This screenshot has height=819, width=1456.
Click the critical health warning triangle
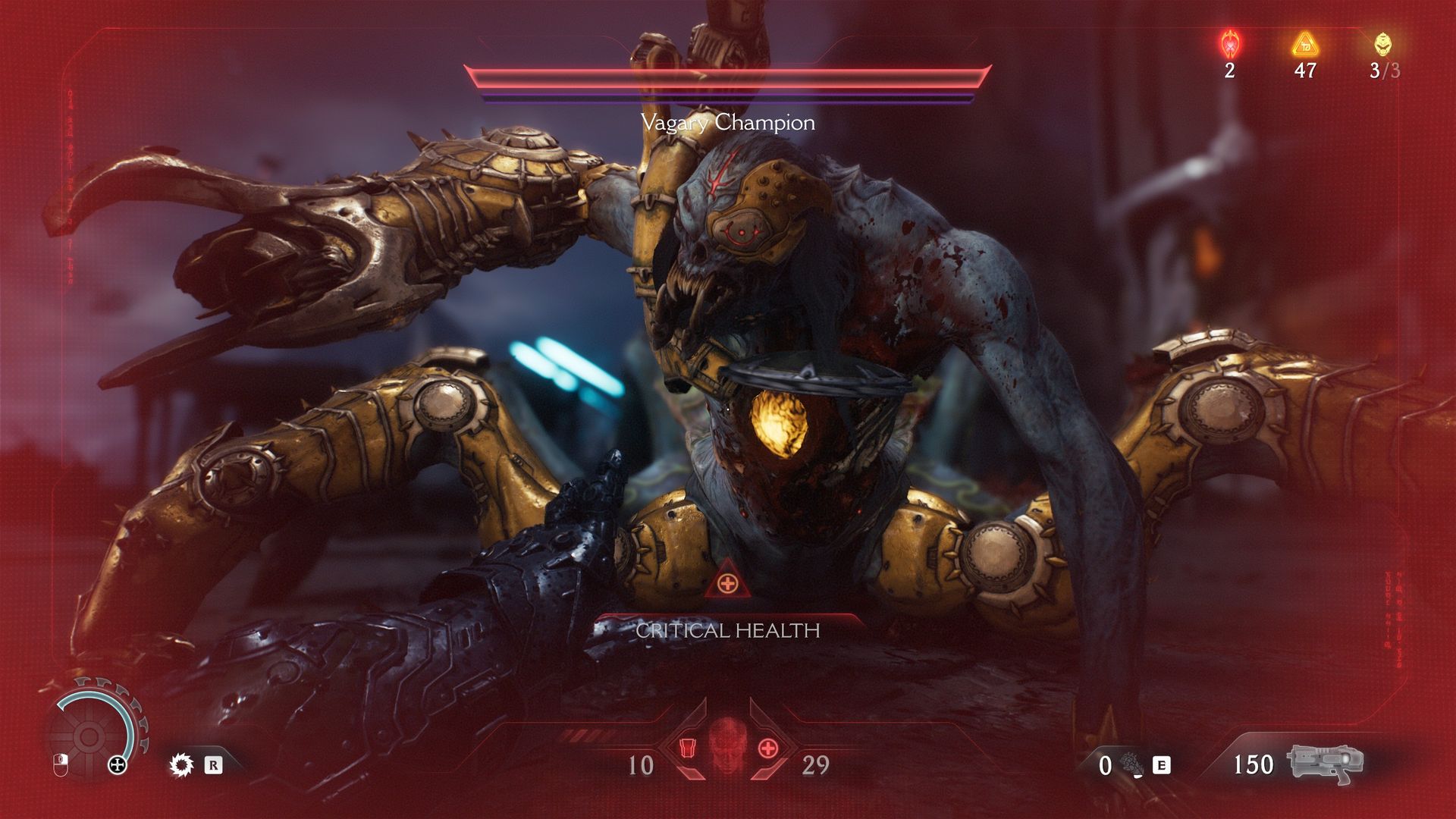pos(727,582)
